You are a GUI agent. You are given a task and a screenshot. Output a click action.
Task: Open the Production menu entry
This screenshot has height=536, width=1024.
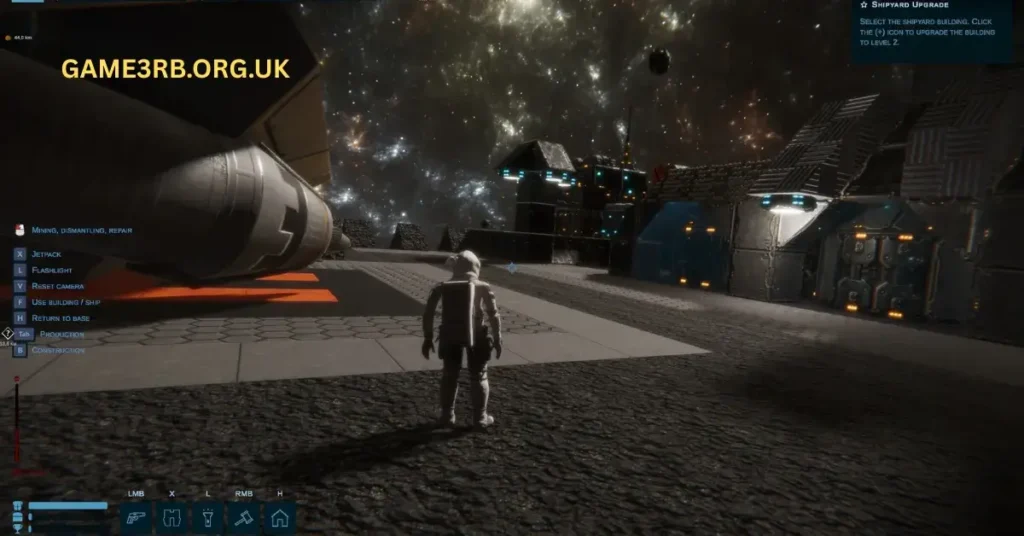coord(61,334)
